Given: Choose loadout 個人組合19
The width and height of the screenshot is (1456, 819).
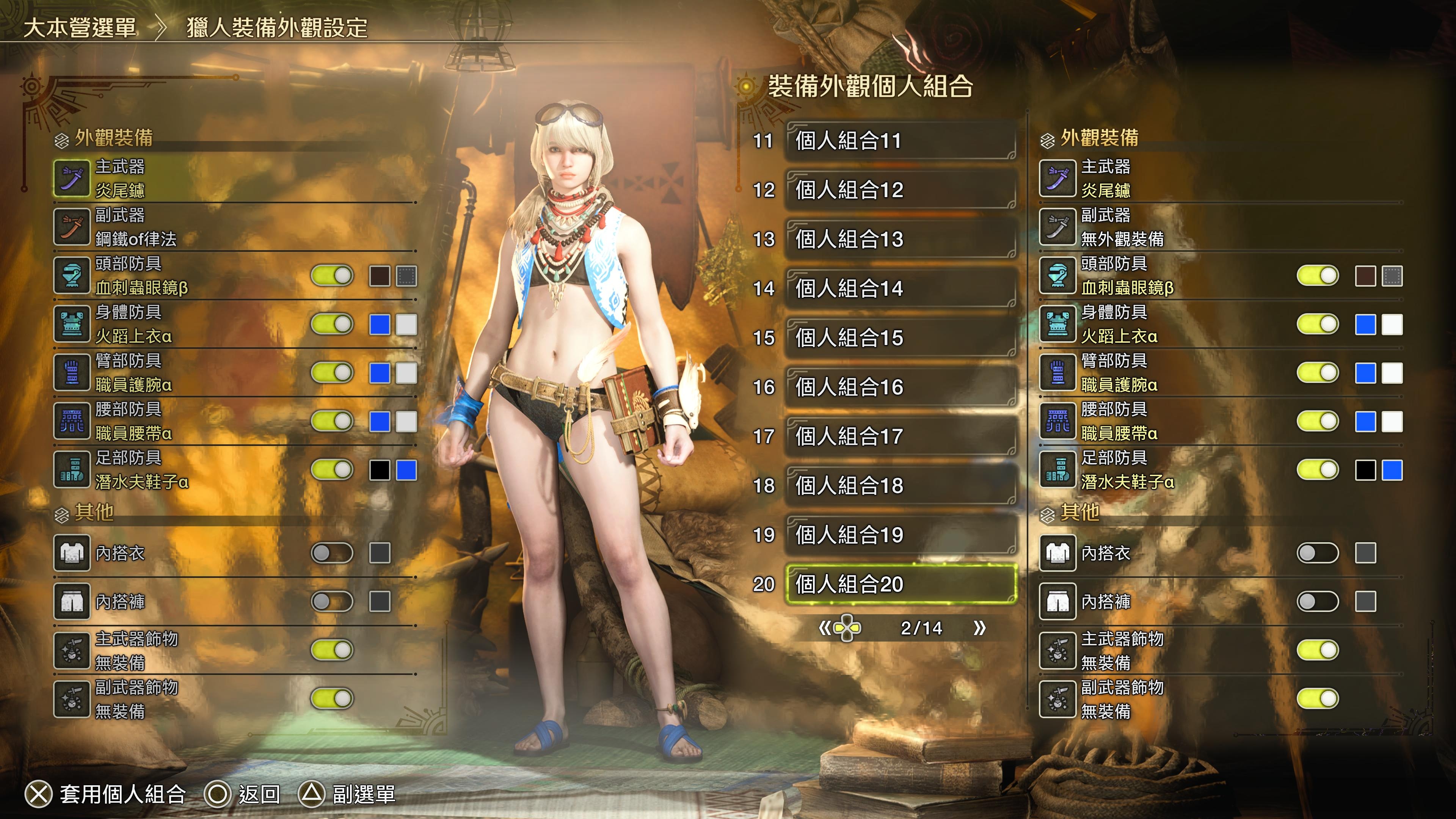Looking at the screenshot, I should pyautogui.click(x=901, y=535).
